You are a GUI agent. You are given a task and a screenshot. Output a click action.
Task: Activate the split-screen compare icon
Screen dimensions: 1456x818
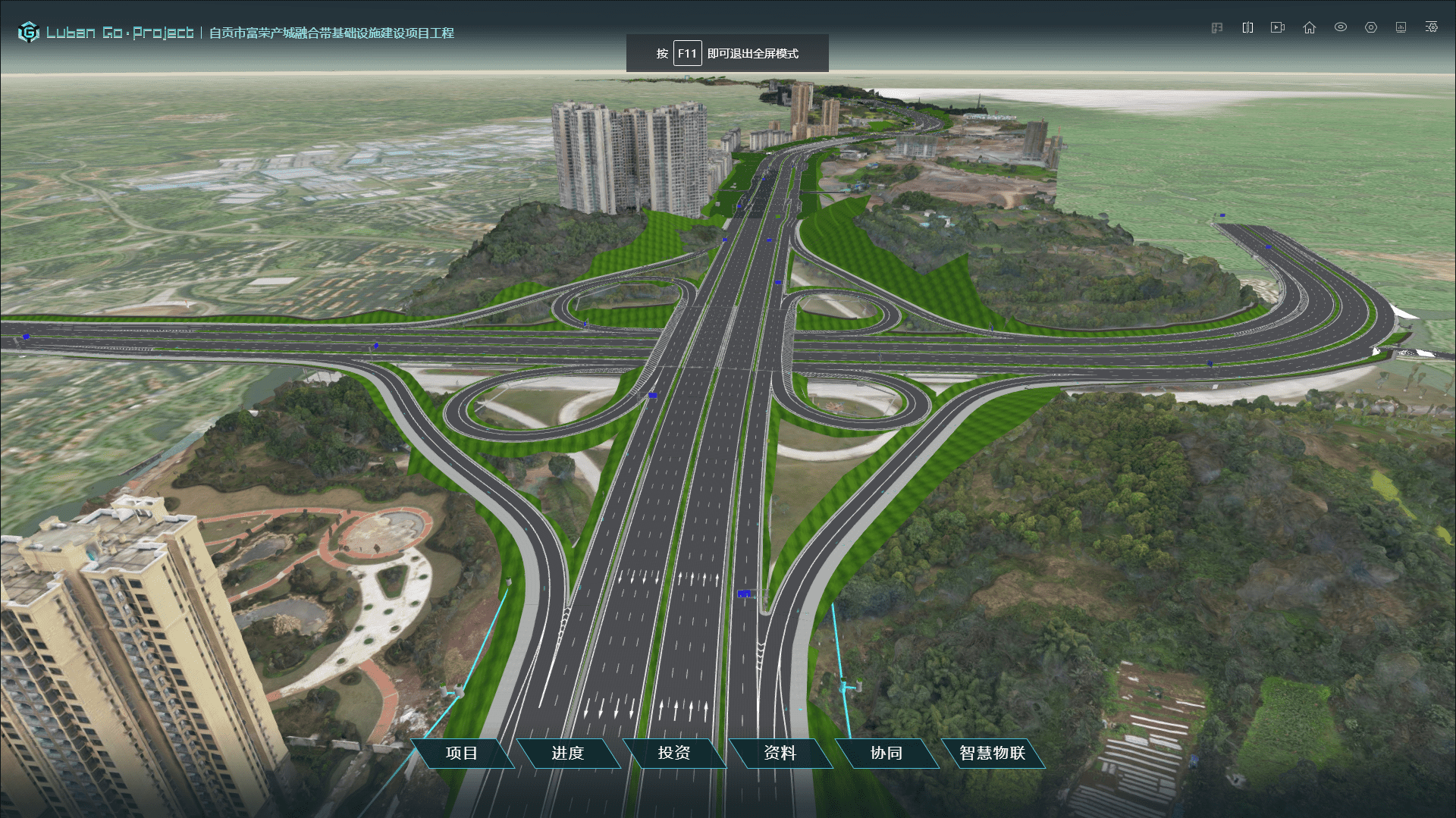point(1247,28)
